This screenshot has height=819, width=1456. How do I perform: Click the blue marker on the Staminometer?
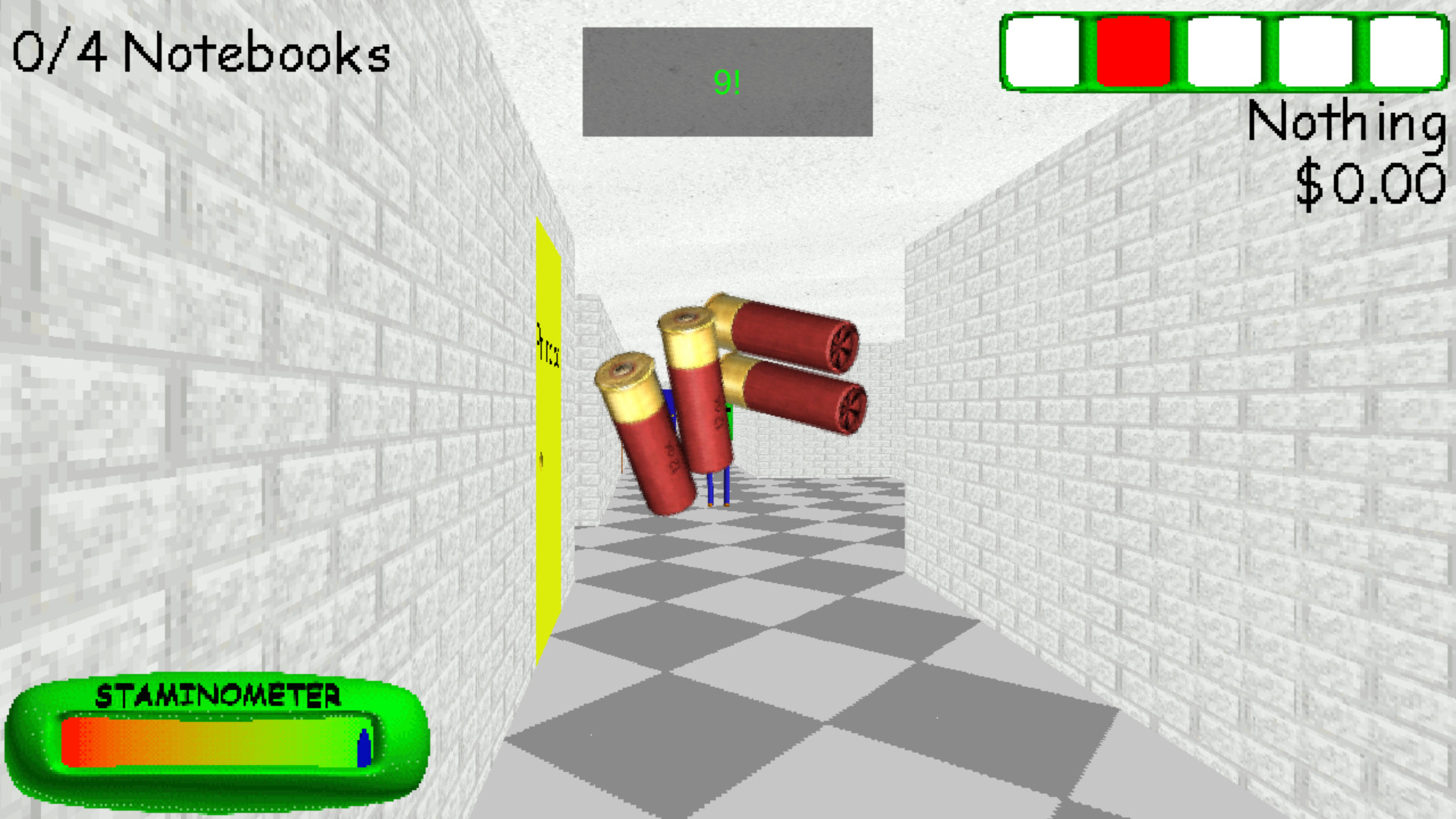click(x=364, y=748)
